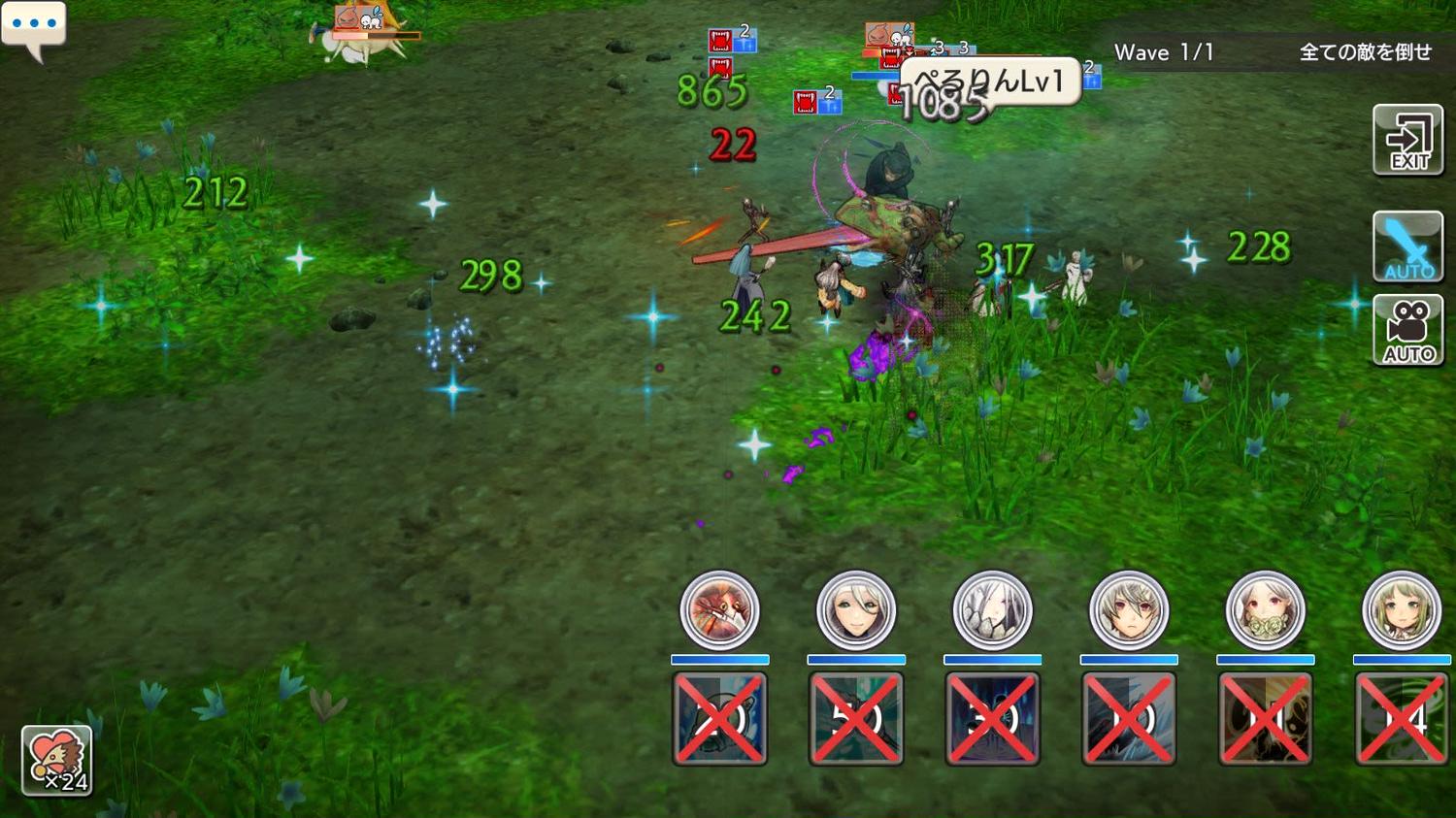Select the silver-haired red-eyed boy portrait
Image resolution: width=1456 pixels, height=818 pixels.
pyautogui.click(x=1128, y=610)
